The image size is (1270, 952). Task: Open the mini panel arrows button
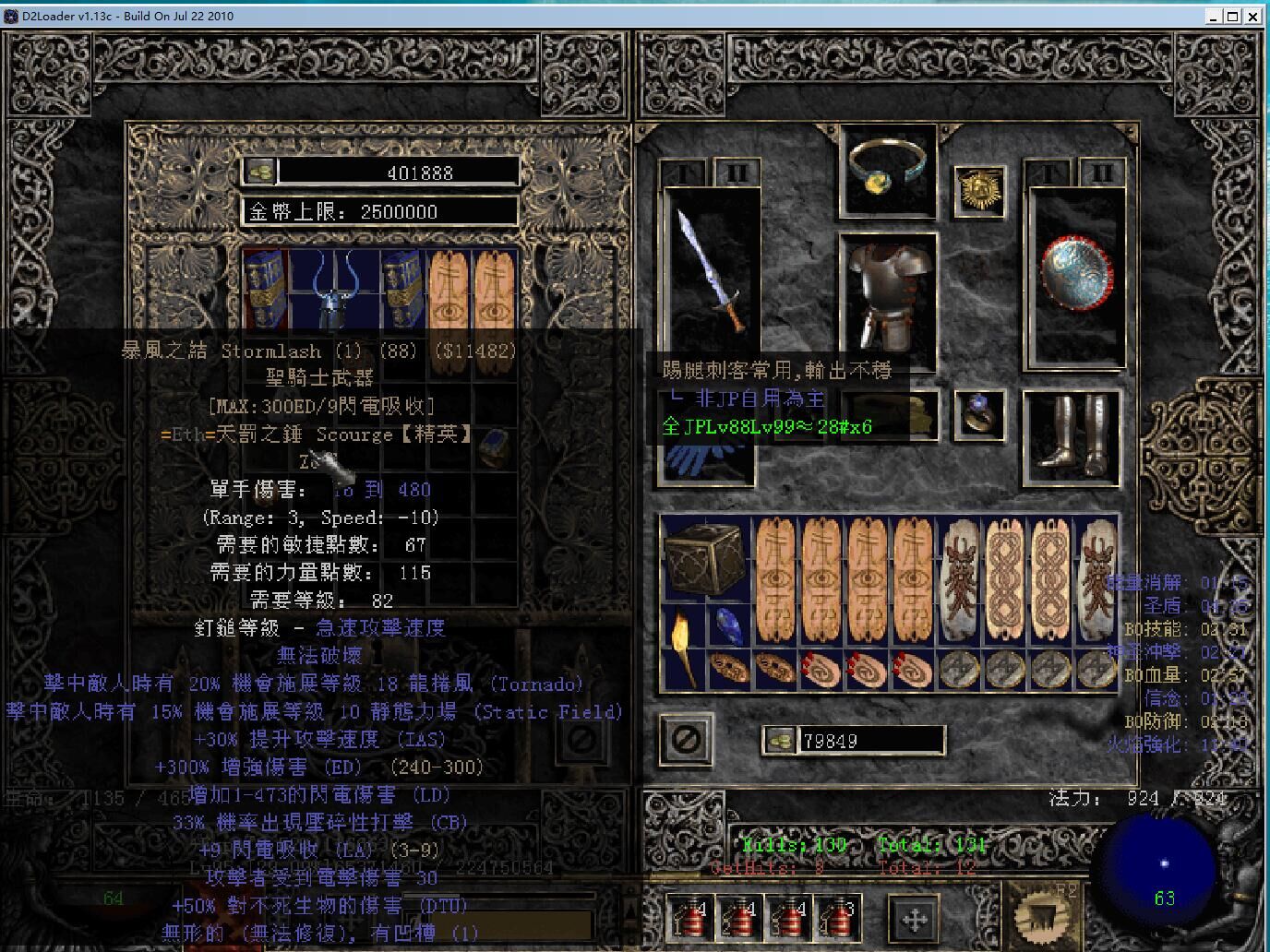914,919
